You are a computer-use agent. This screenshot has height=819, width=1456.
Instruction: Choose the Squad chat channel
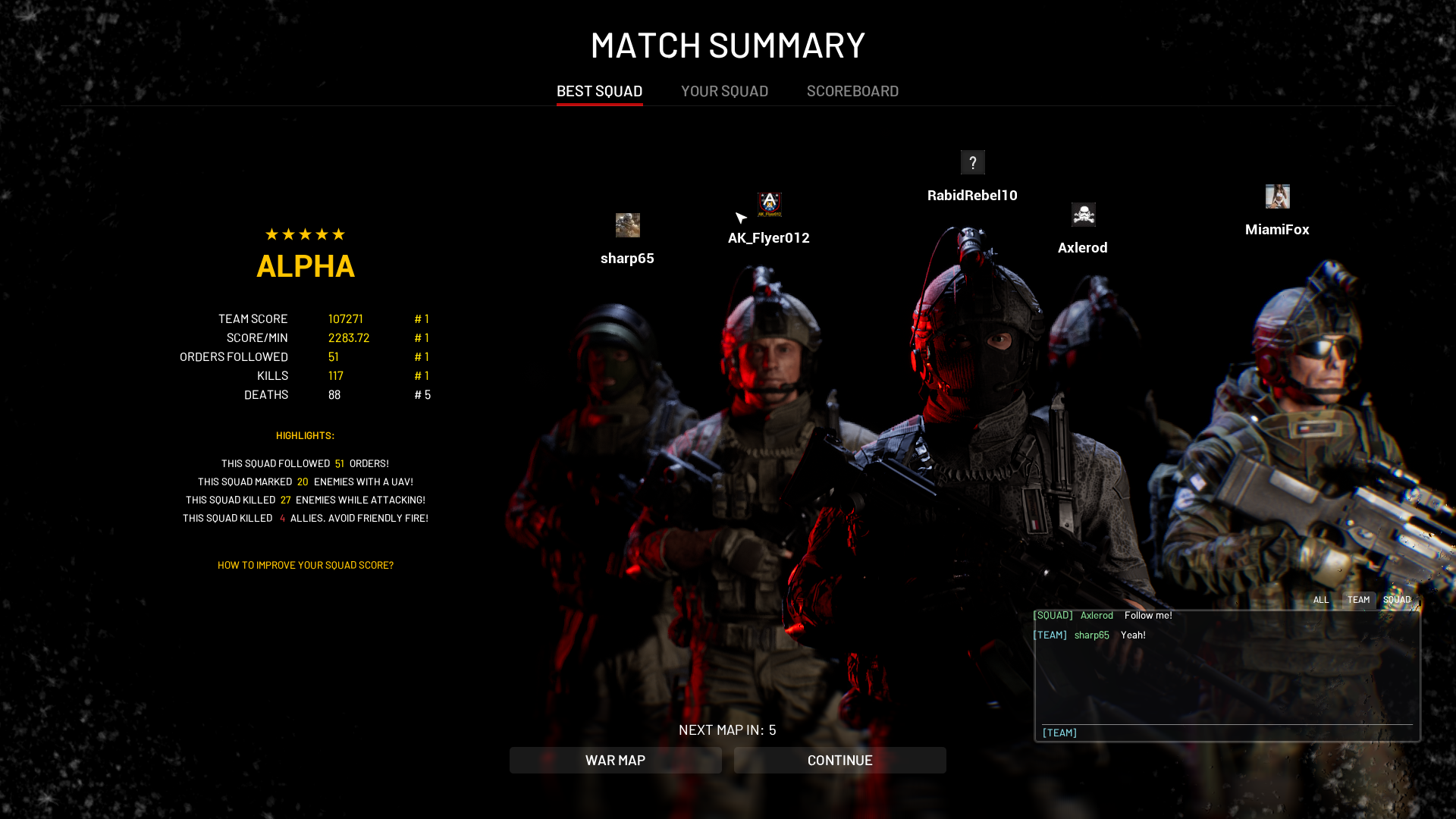pyautogui.click(x=1397, y=600)
